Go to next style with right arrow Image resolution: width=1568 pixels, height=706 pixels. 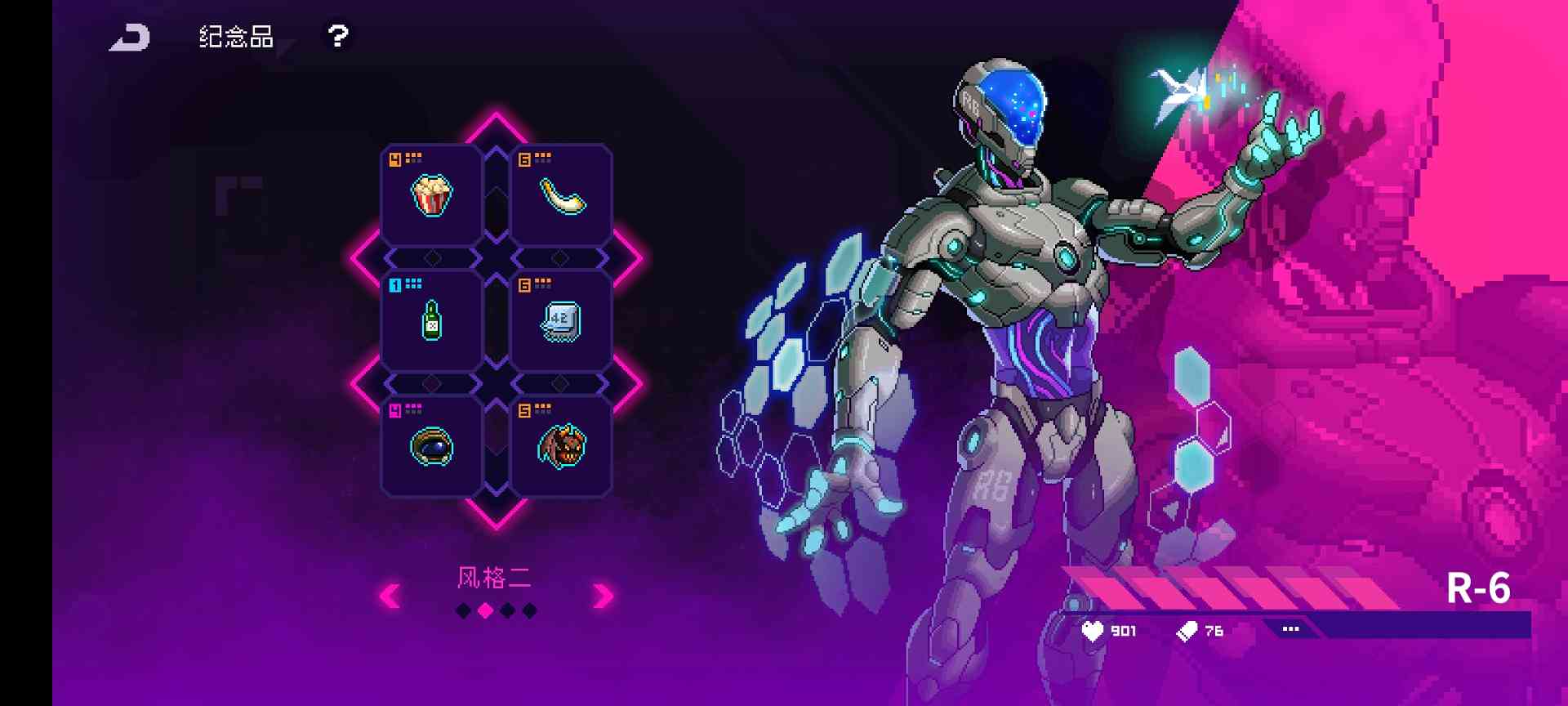(x=602, y=597)
